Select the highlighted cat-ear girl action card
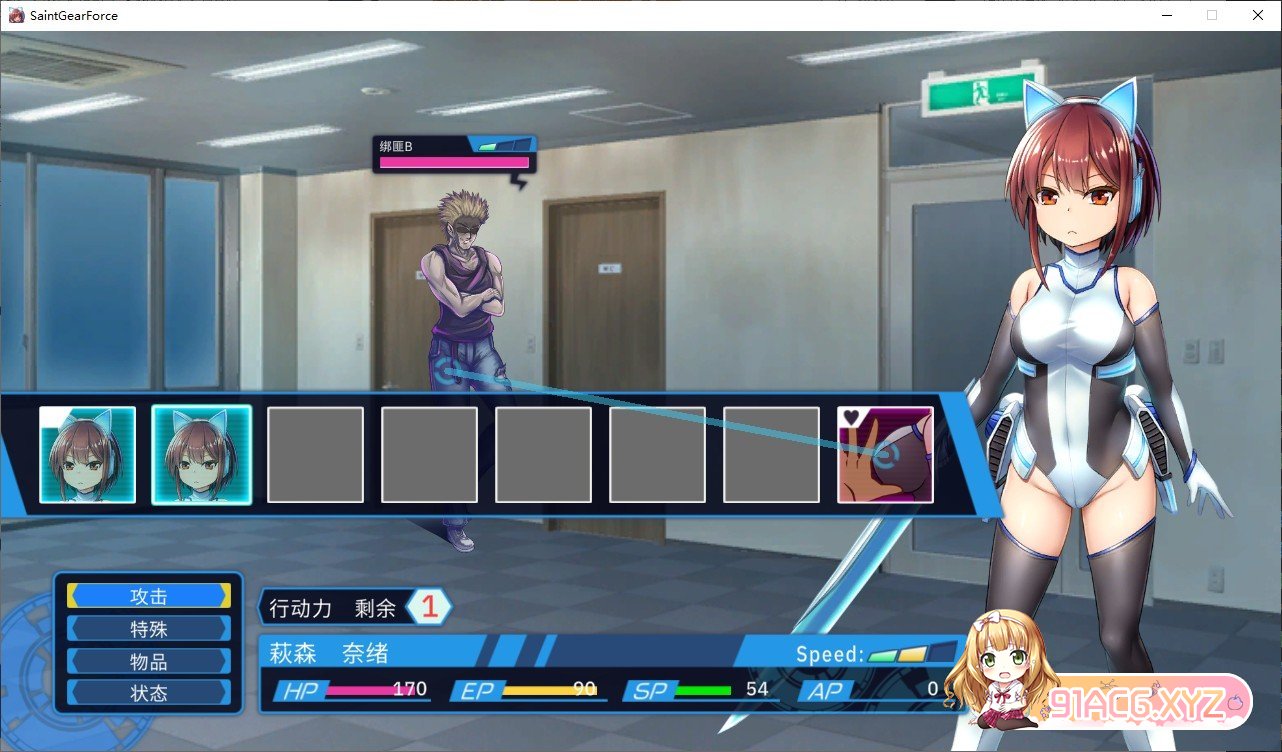Viewport: 1282px width, 752px height. coord(201,454)
